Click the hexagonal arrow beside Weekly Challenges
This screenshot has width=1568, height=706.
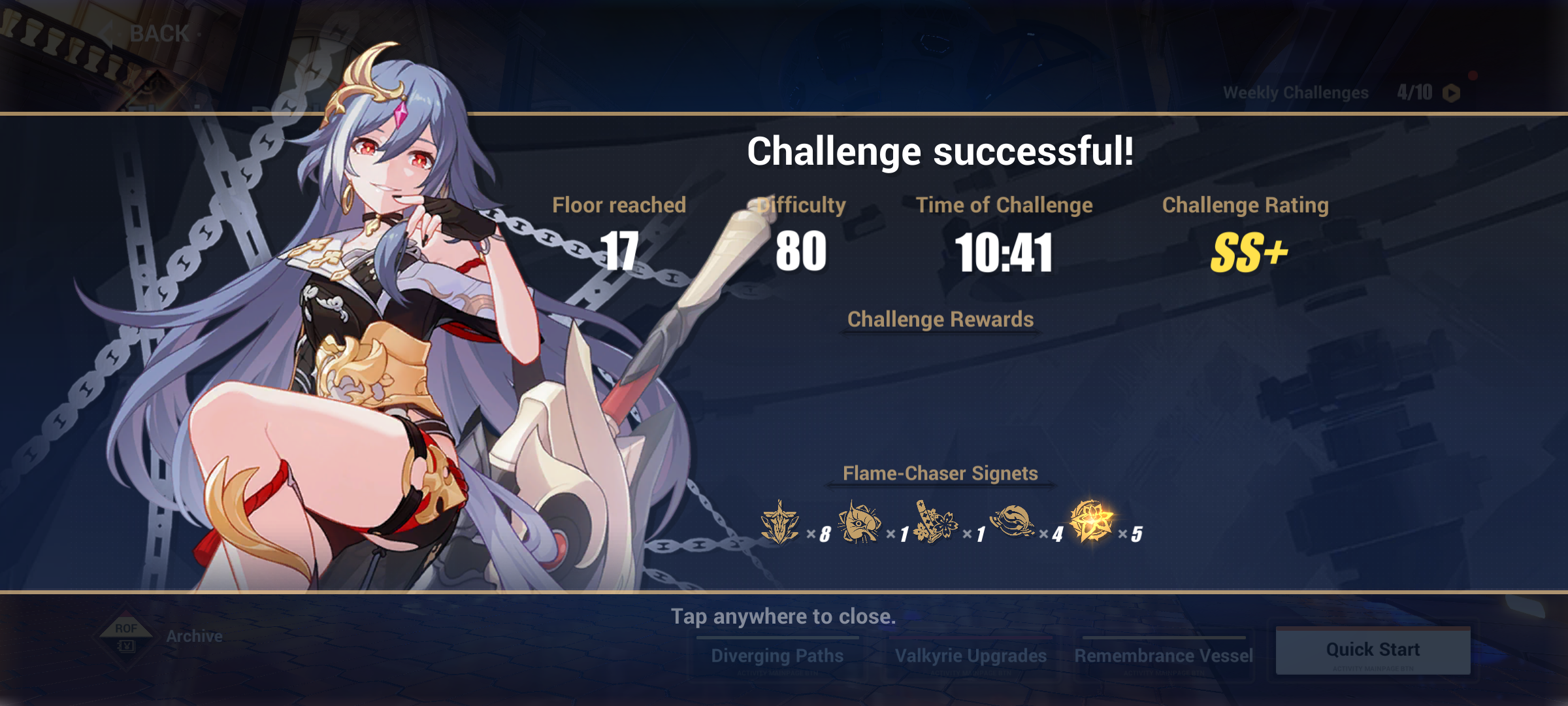click(1450, 93)
